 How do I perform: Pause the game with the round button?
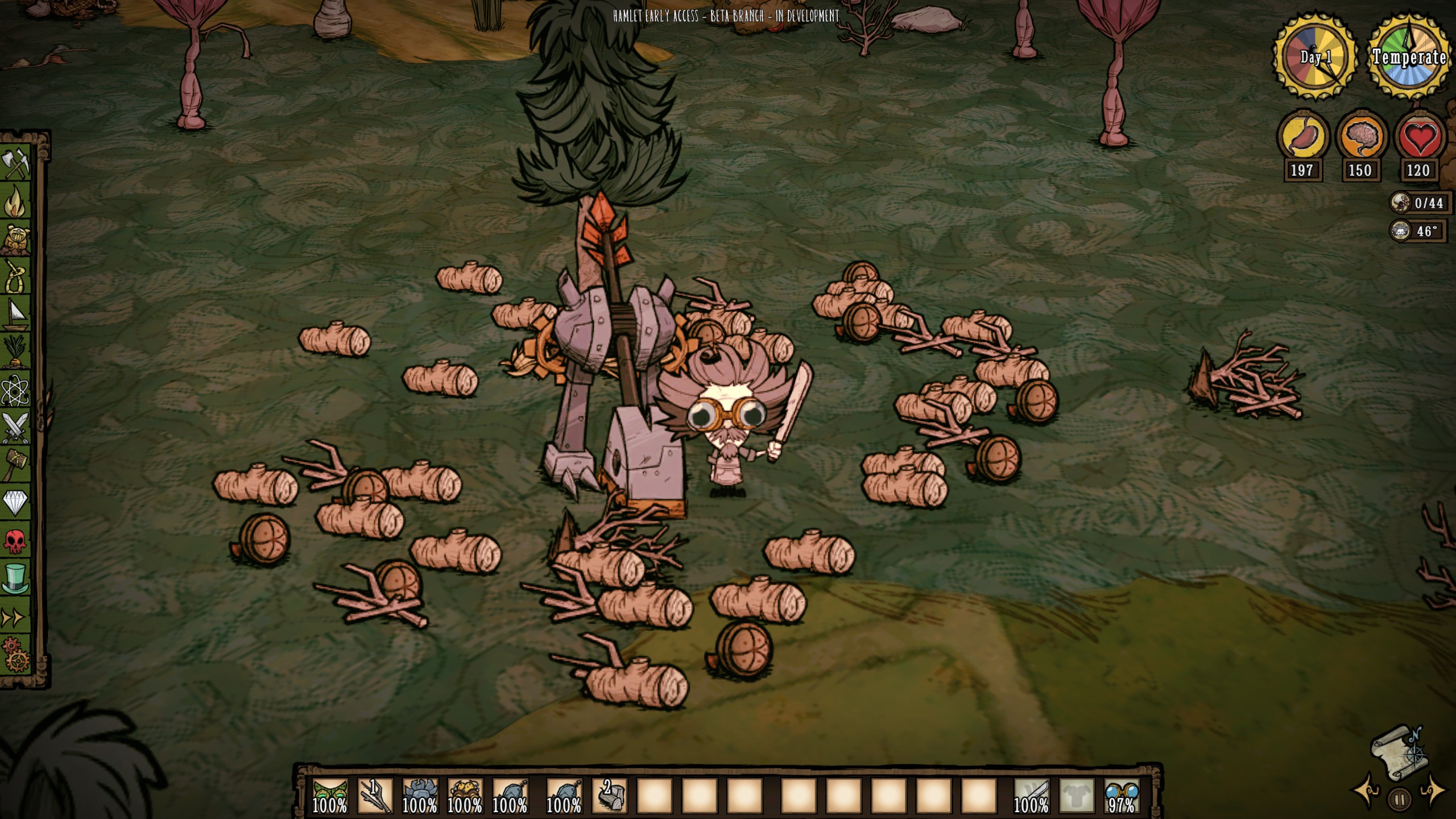[x=1400, y=800]
